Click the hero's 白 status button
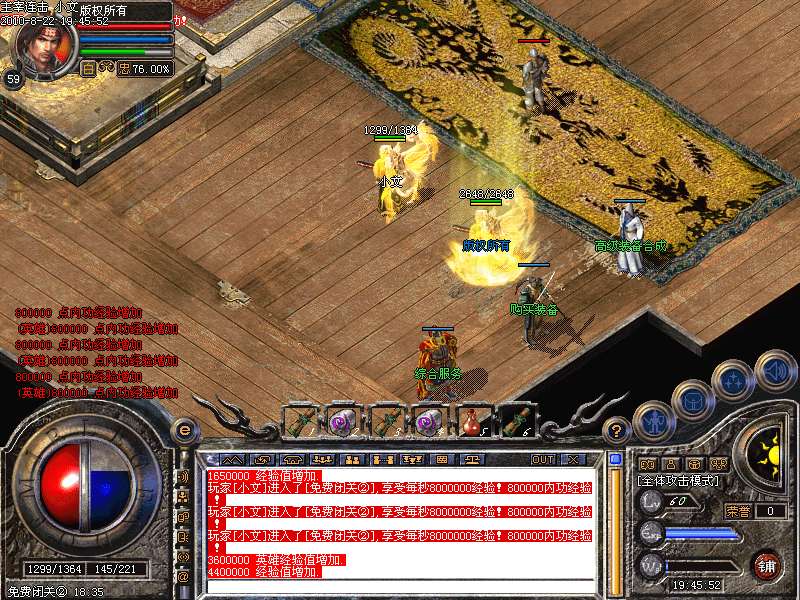 [87, 69]
